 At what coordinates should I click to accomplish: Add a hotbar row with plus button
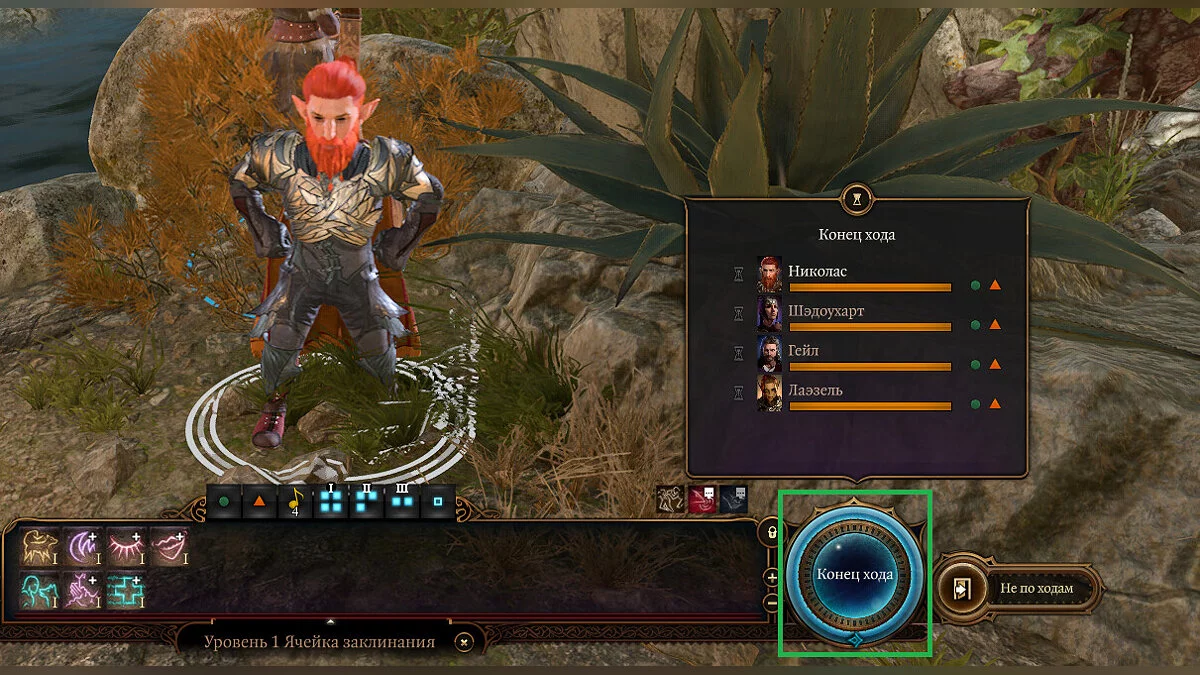[x=771, y=577]
